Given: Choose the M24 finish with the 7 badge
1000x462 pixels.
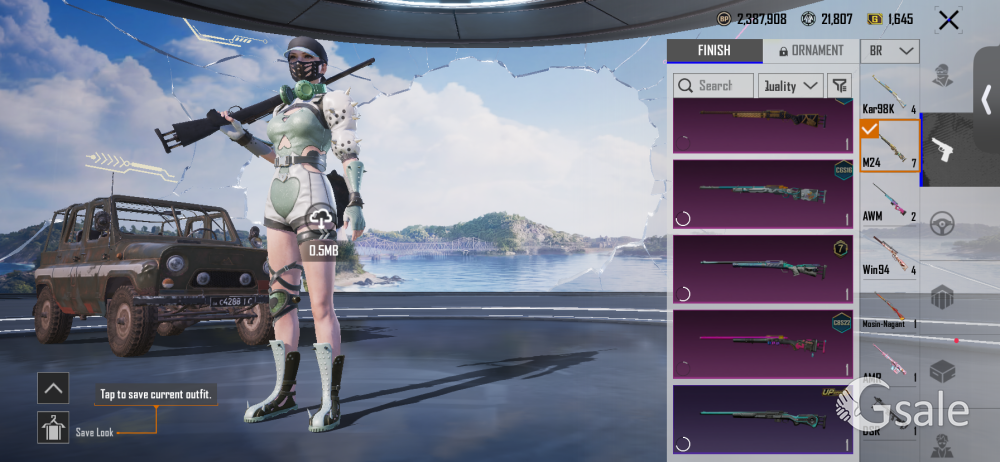Looking at the screenshot, I should (x=763, y=269).
